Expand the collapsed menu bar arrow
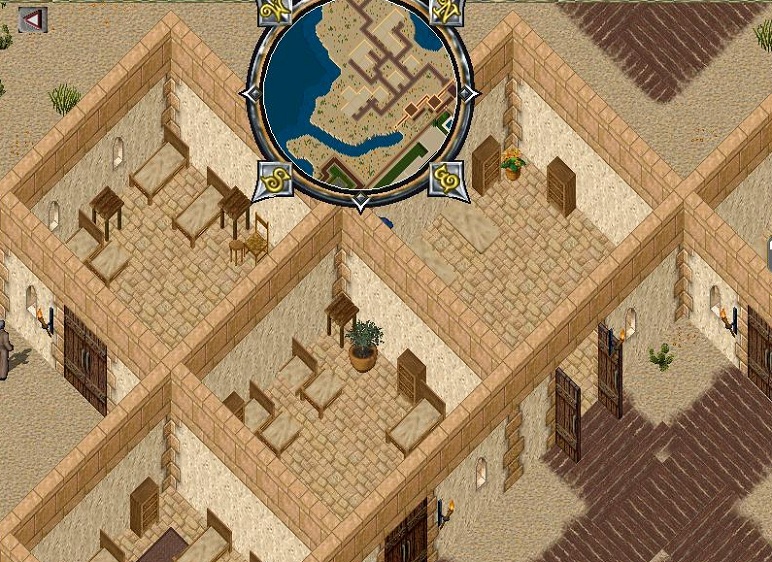 [32, 20]
